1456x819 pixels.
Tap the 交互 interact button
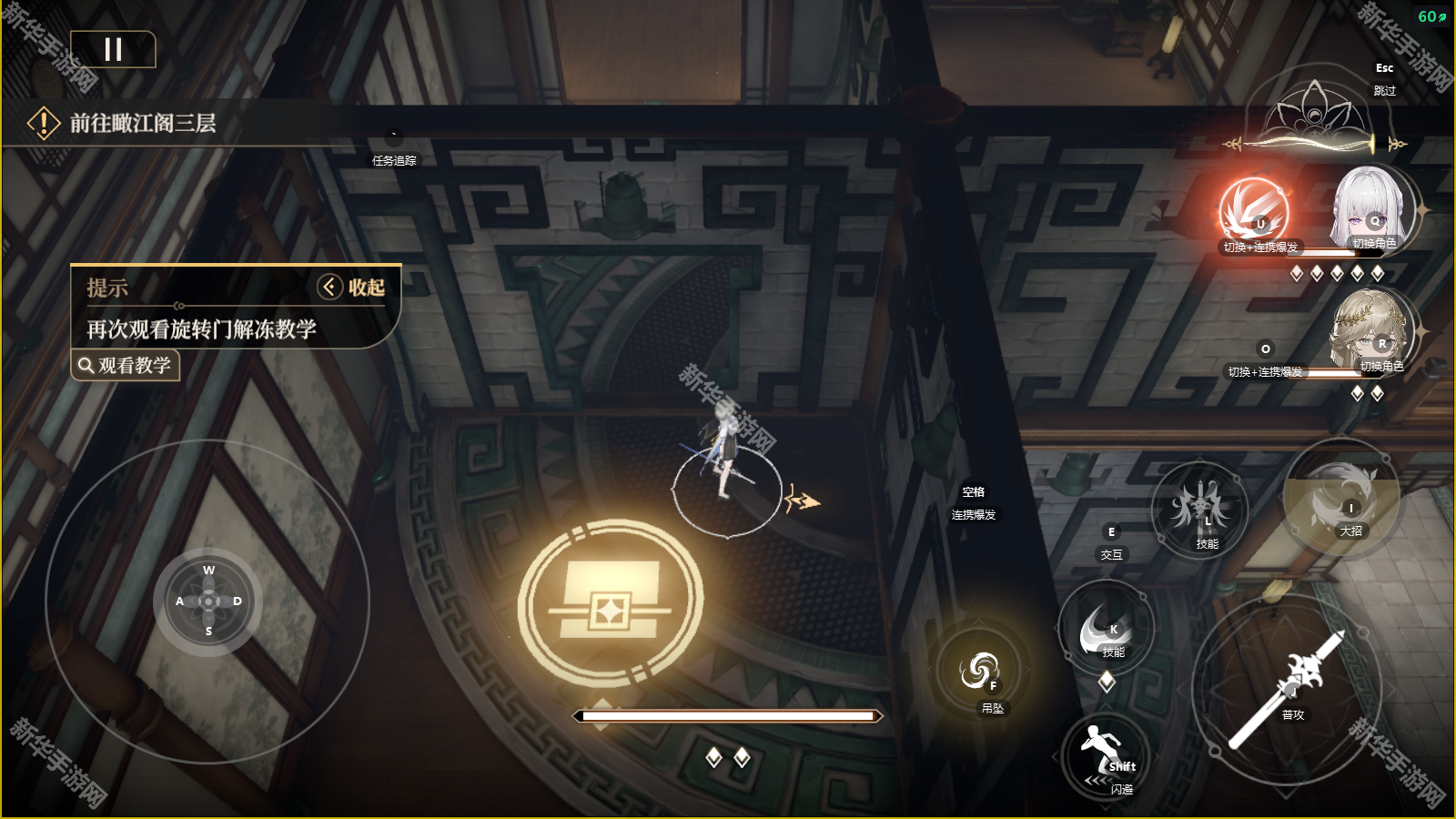point(1111,542)
